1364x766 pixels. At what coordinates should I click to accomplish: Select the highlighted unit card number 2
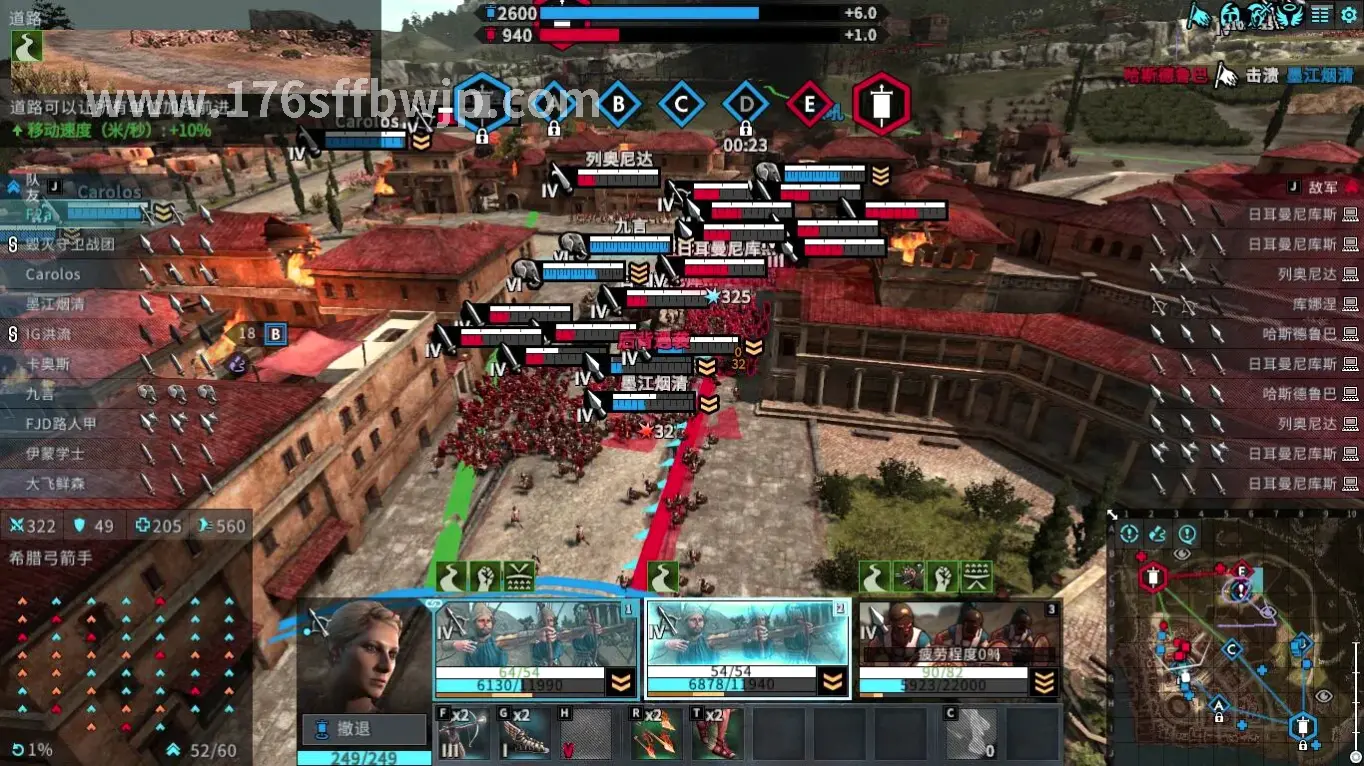tap(748, 649)
